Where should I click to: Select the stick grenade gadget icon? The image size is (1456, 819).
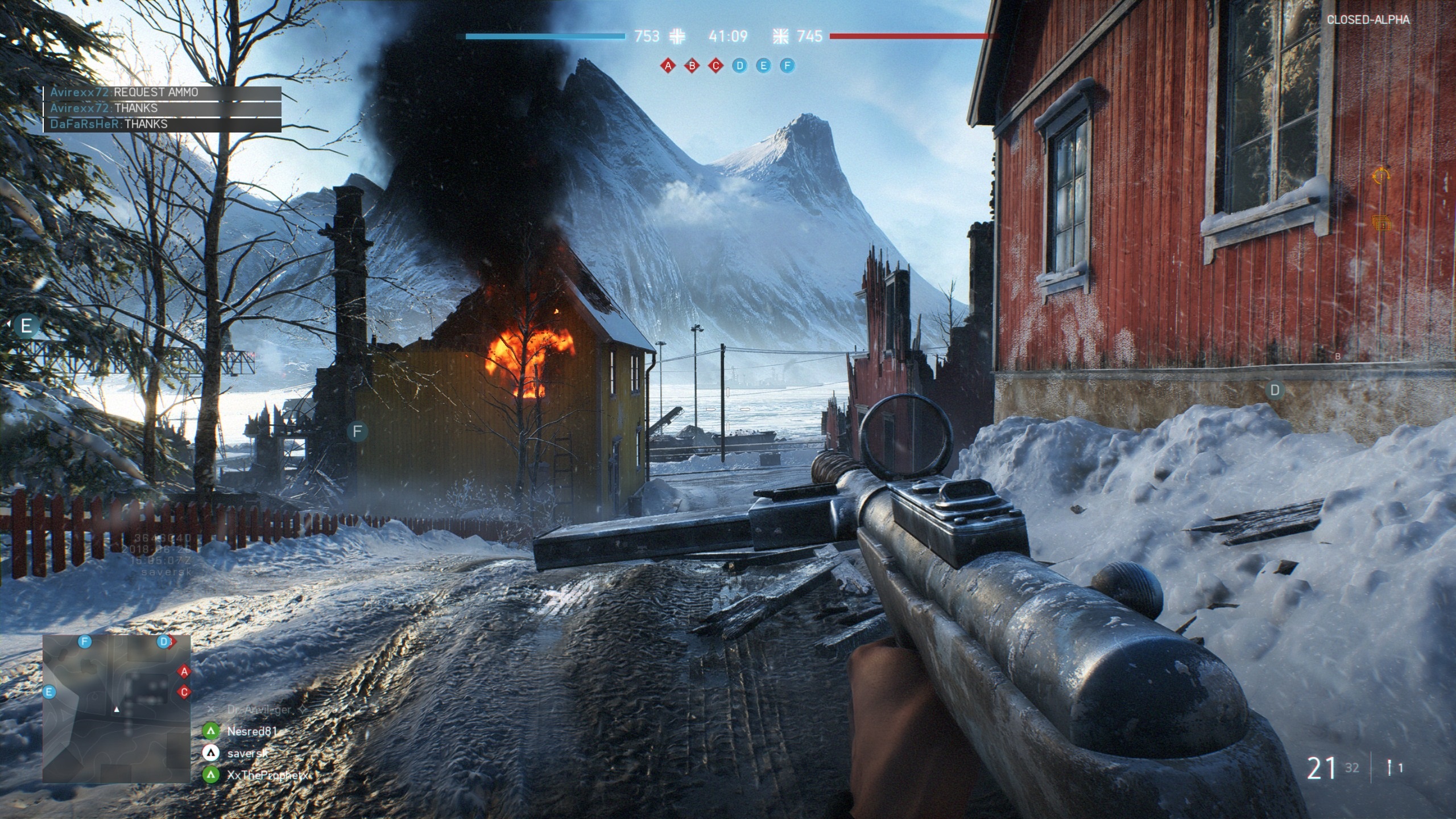tap(1389, 768)
